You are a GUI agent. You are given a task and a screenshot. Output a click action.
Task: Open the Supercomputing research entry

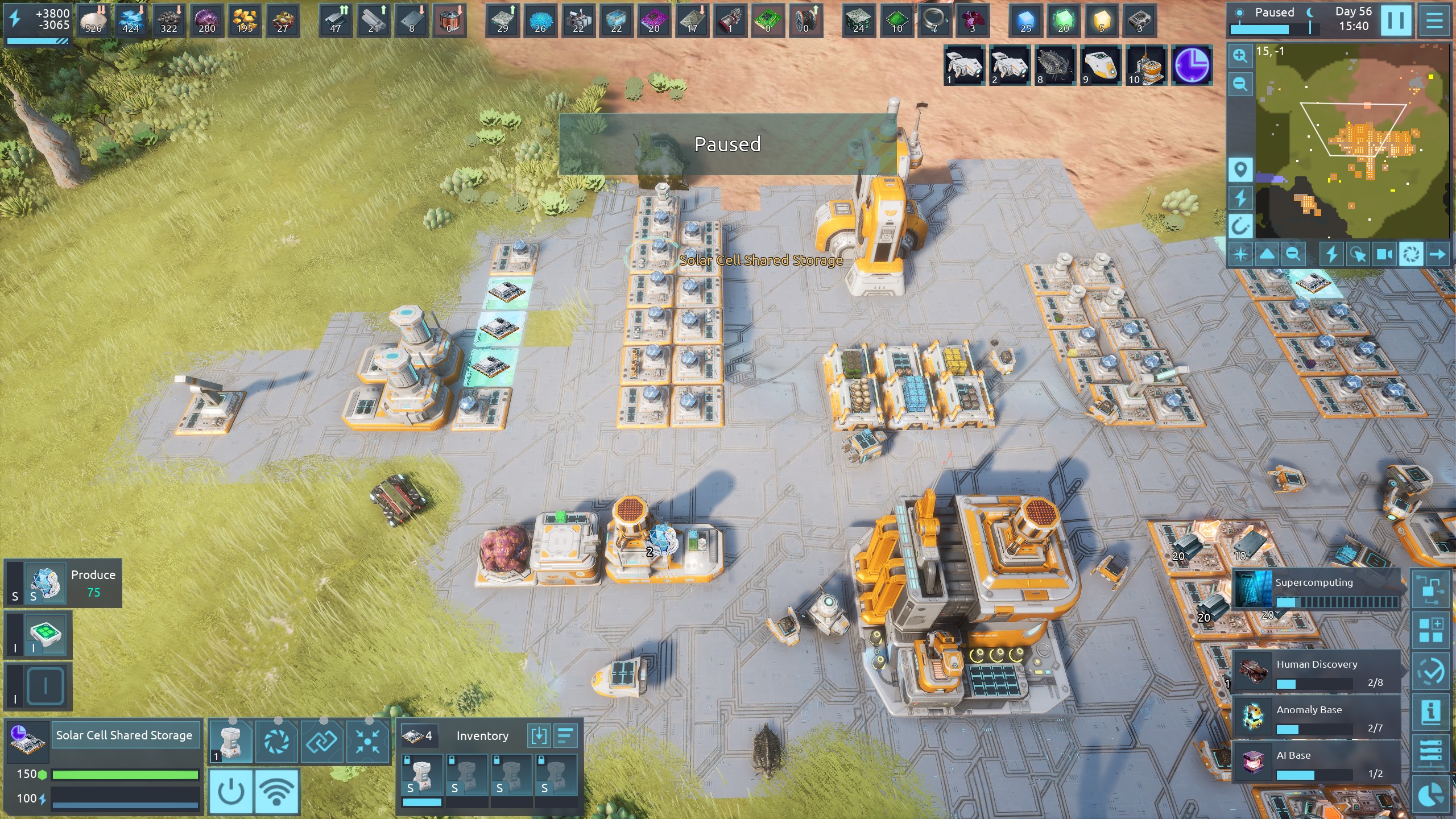click(1315, 590)
